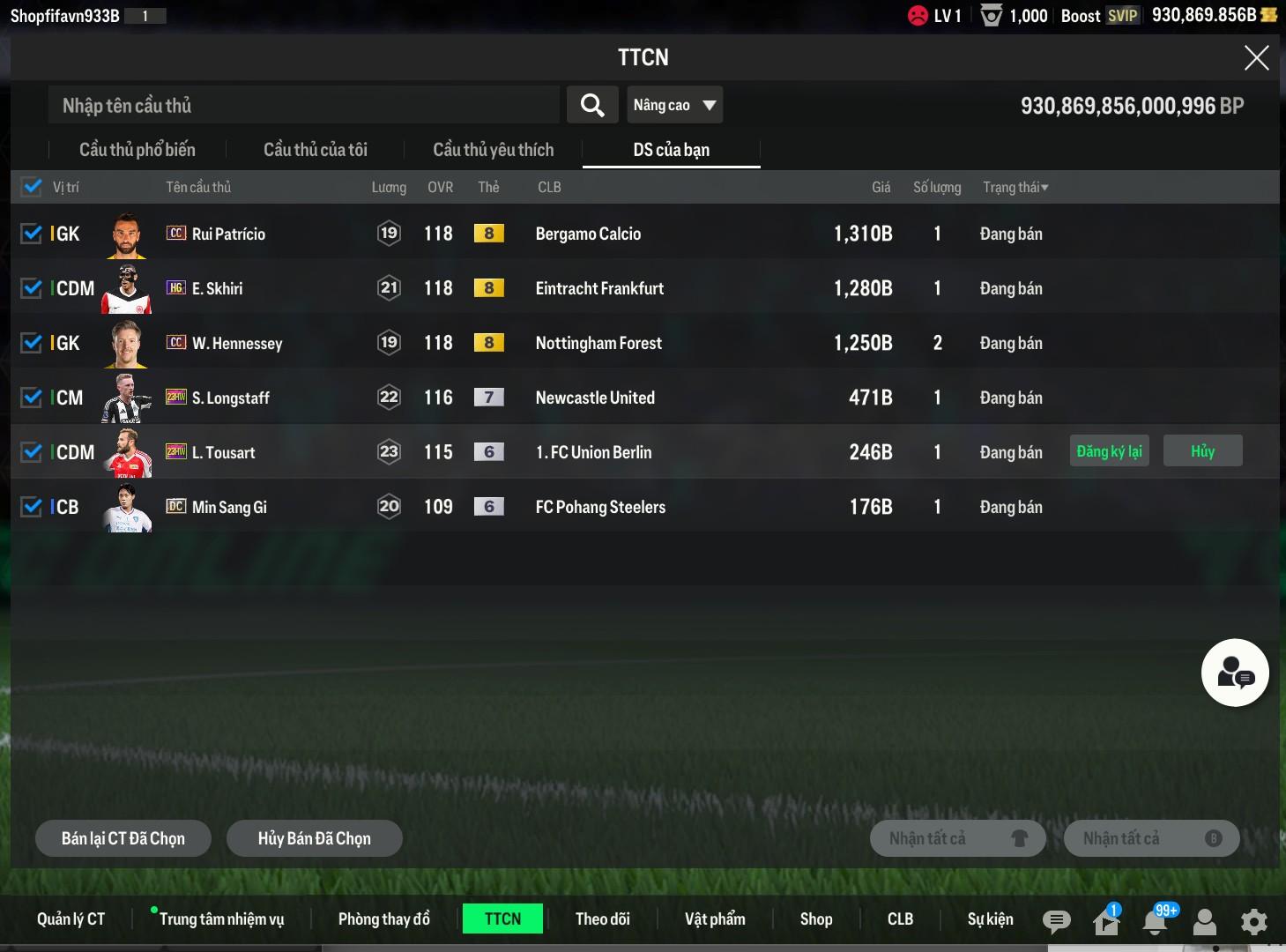Click the player name search field
Screen dimensions: 1286x952
click(x=304, y=106)
